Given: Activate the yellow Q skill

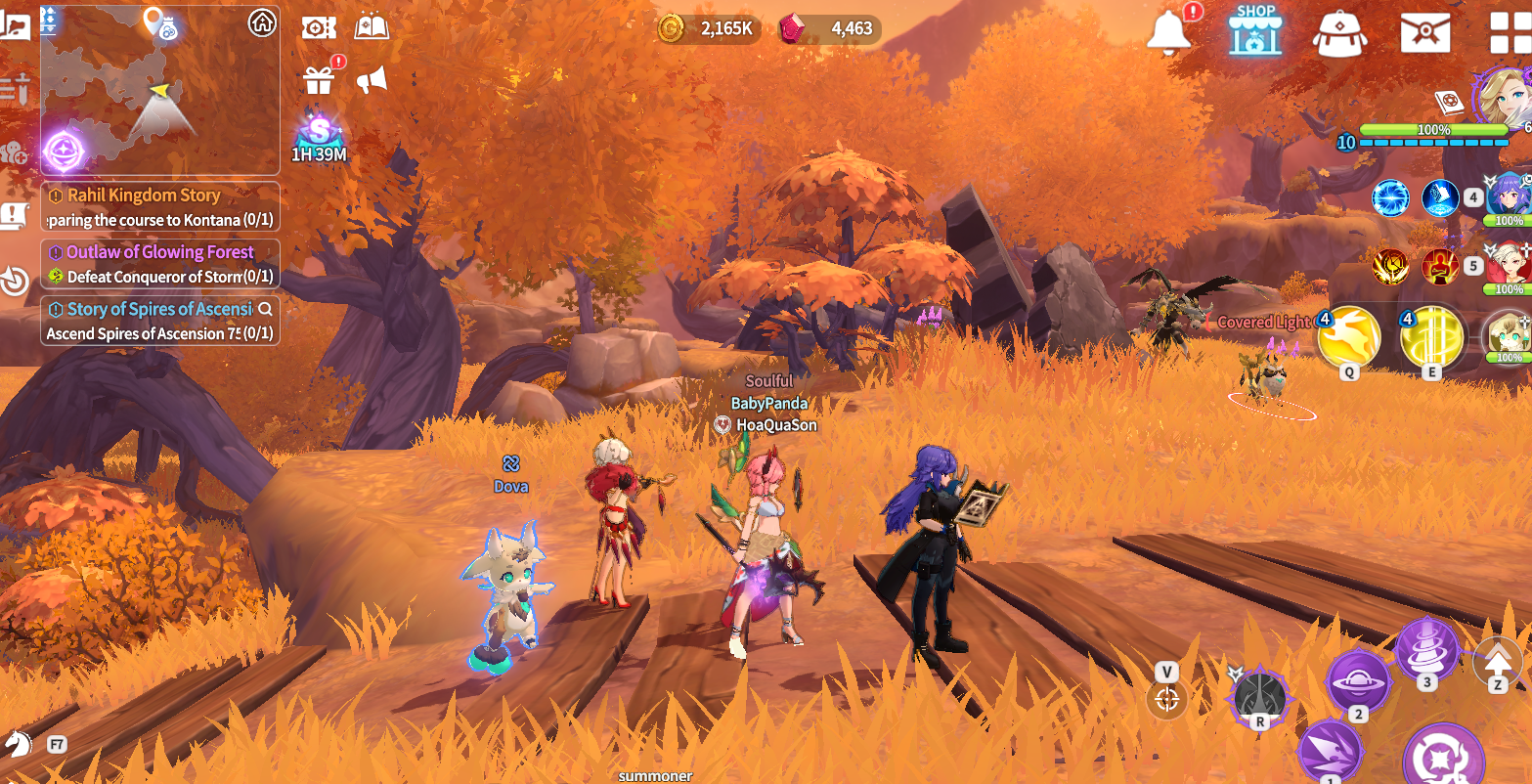Looking at the screenshot, I should pyautogui.click(x=1349, y=337).
